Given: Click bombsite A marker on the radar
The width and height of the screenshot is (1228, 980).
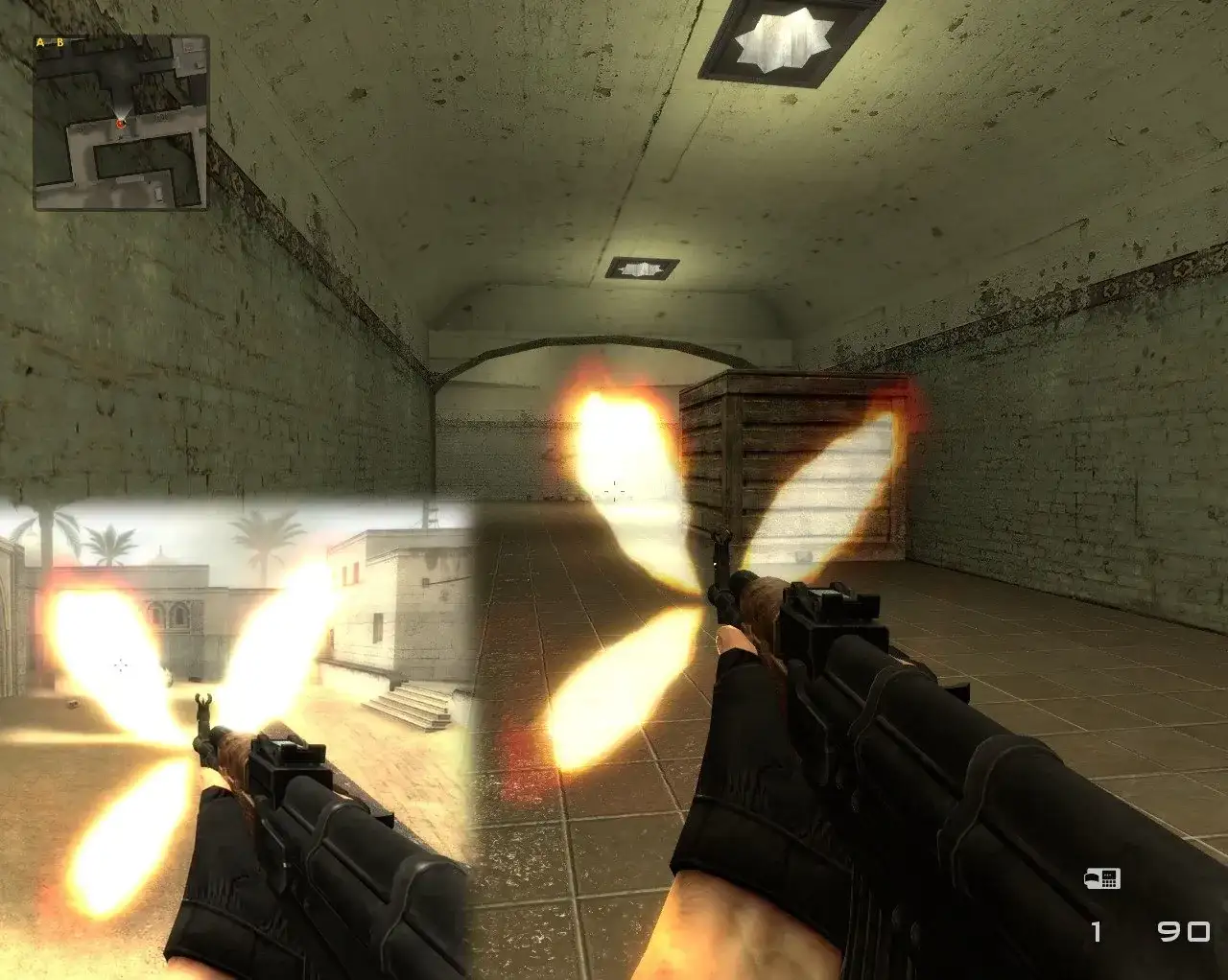Looking at the screenshot, I should (38, 43).
